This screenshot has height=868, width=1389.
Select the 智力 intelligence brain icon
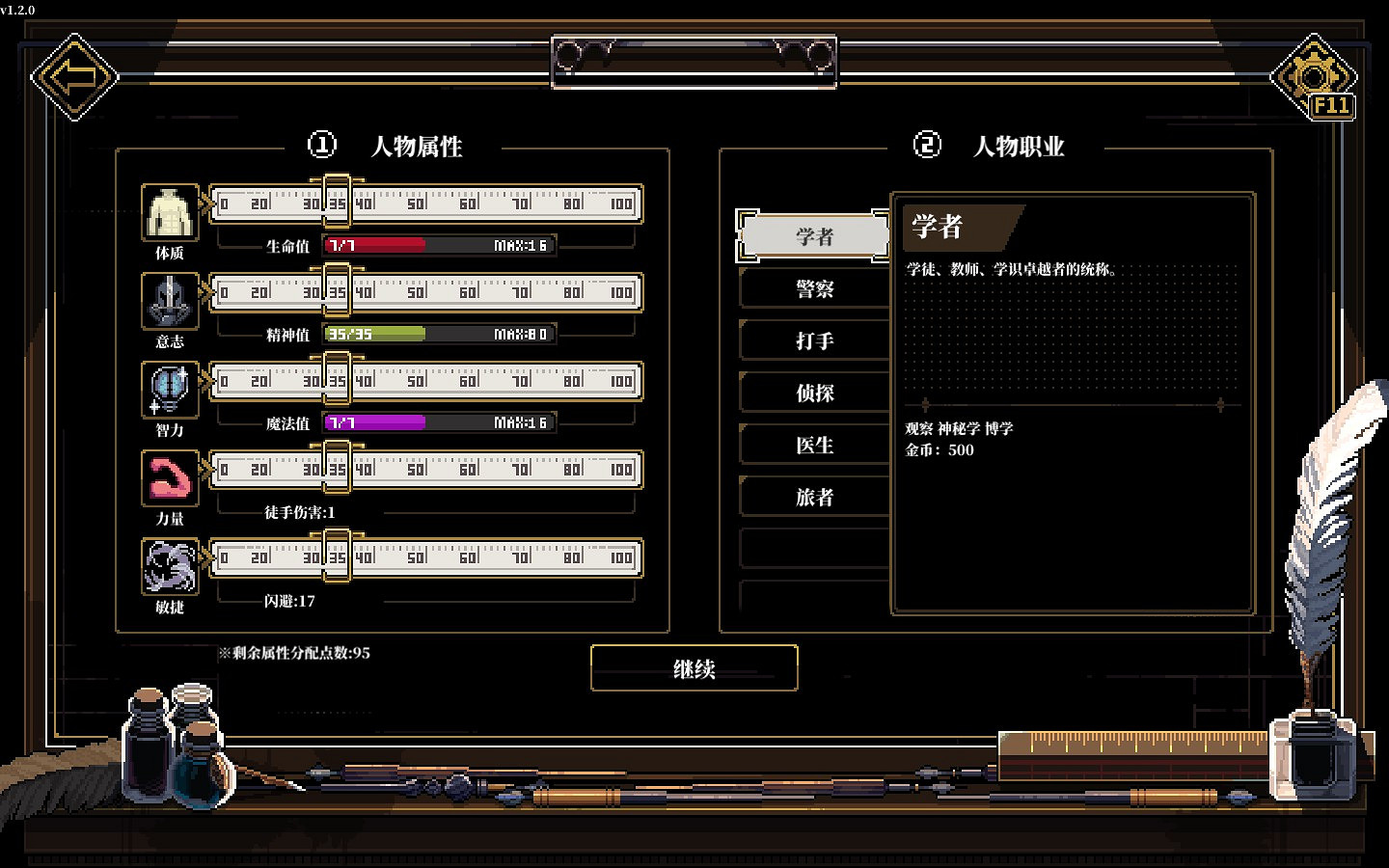(x=169, y=388)
